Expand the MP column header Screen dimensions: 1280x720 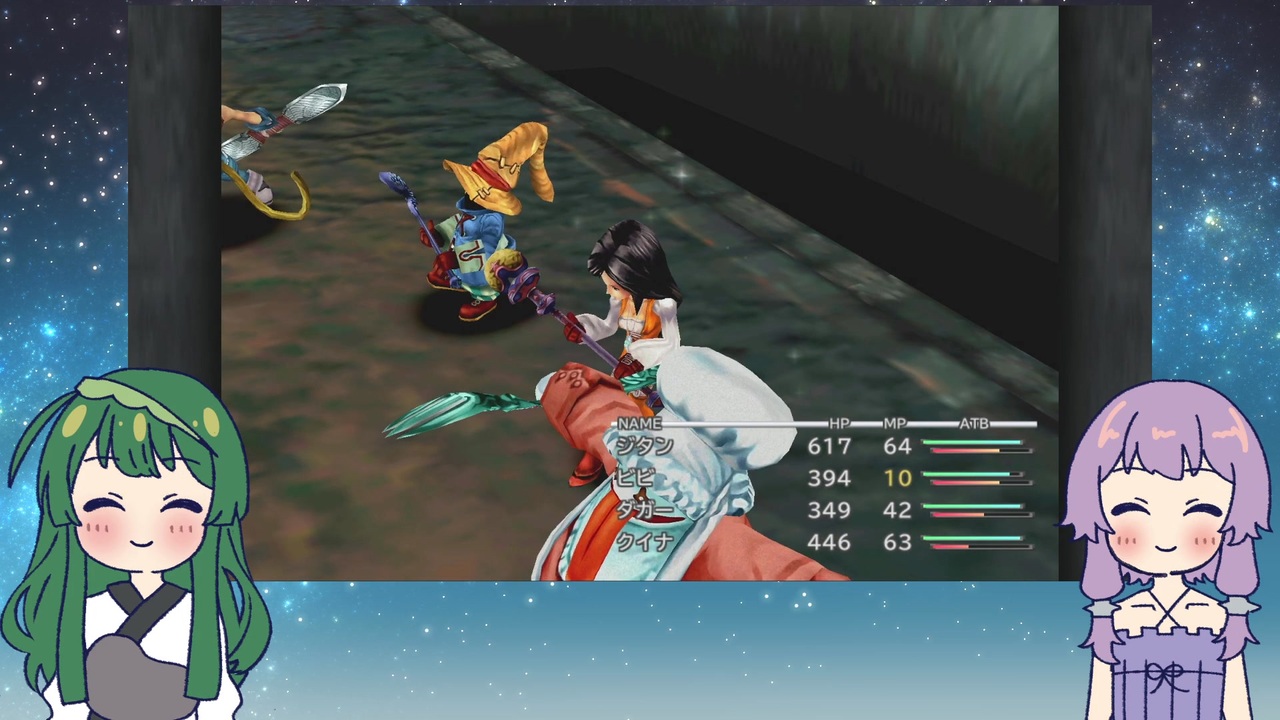893,423
